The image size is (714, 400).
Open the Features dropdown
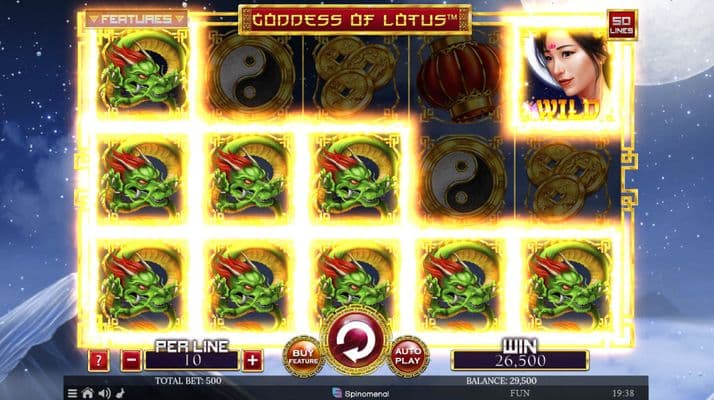pyautogui.click(x=137, y=18)
